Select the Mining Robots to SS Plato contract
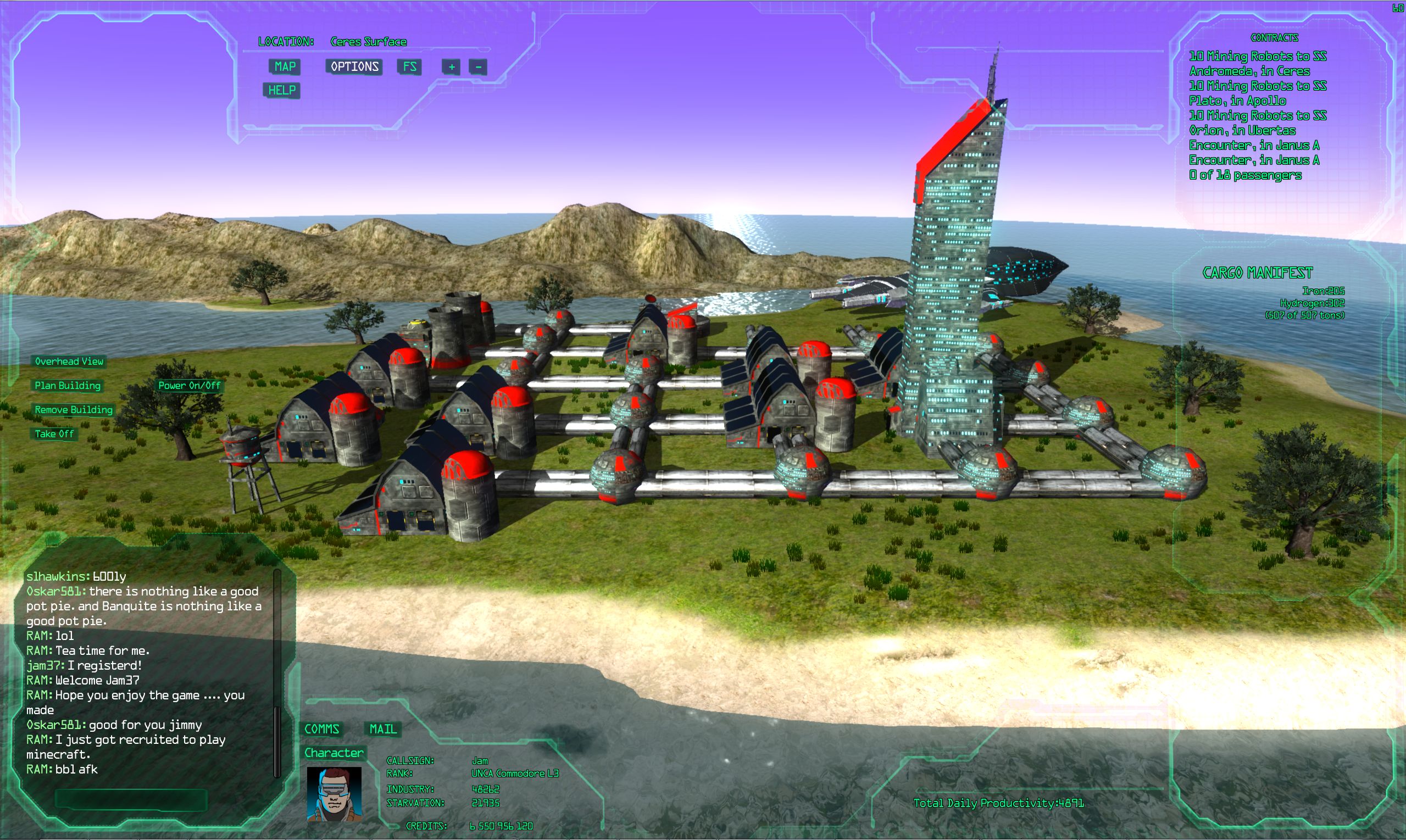 point(1257,93)
